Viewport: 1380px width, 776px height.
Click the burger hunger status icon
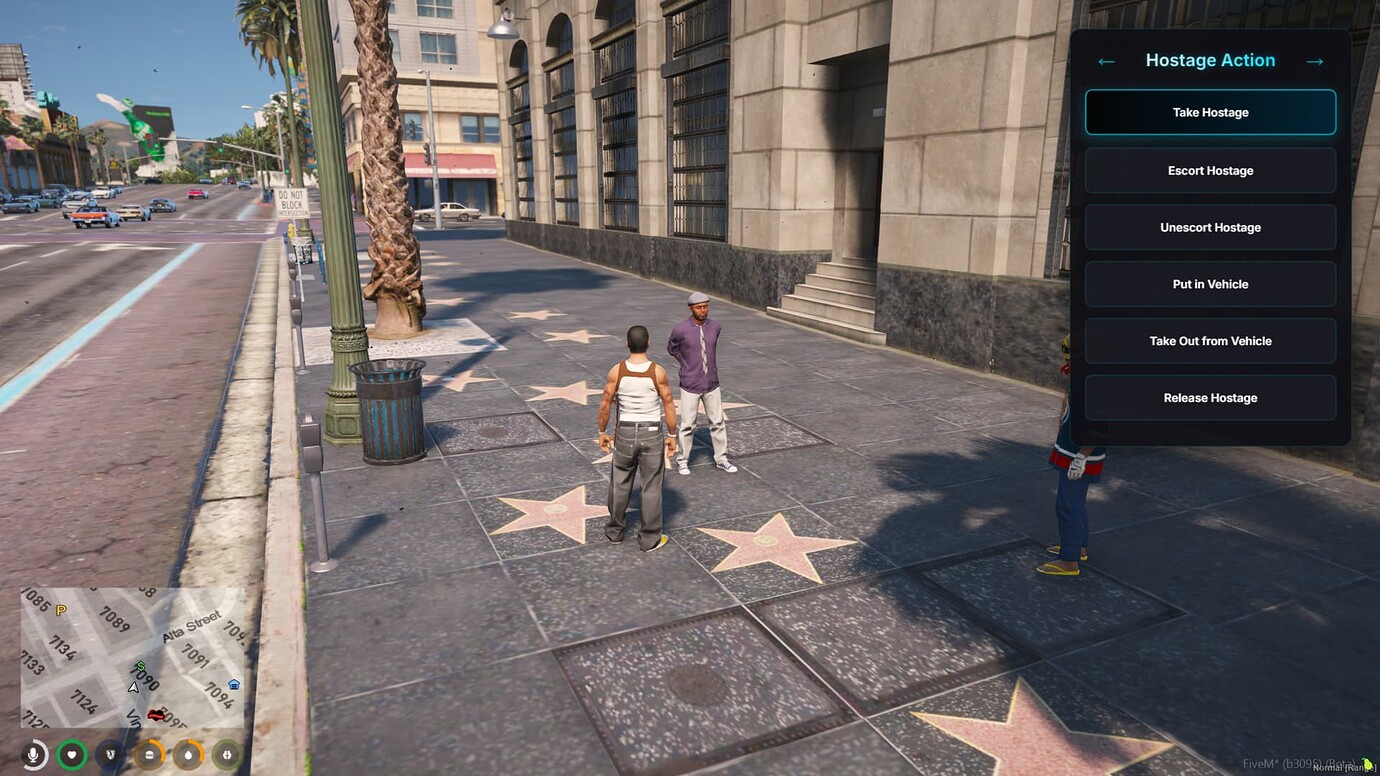tap(149, 755)
